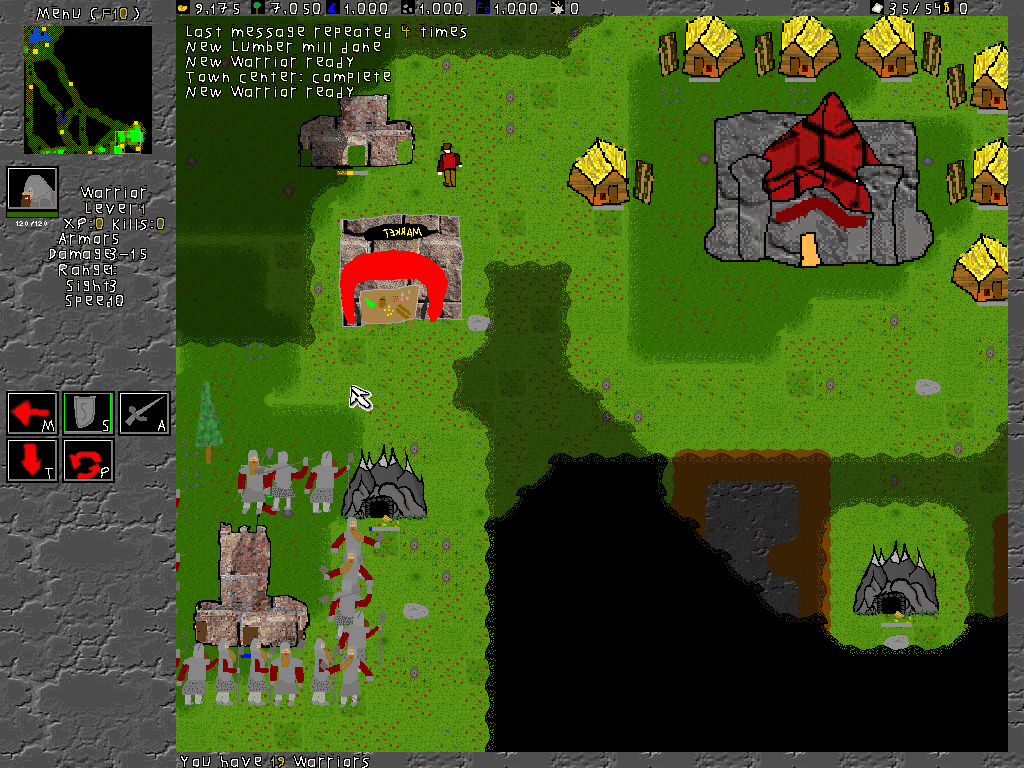Viewport: 1024px width, 768px height.
Task: Select the Warrior portrait icon
Action: tap(32, 190)
